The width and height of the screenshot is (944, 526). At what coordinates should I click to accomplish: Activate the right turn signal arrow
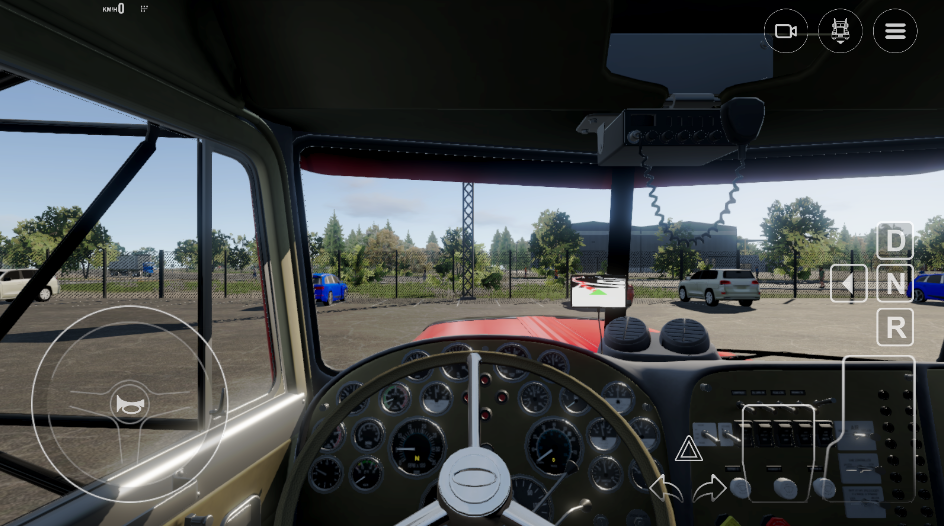[709, 488]
